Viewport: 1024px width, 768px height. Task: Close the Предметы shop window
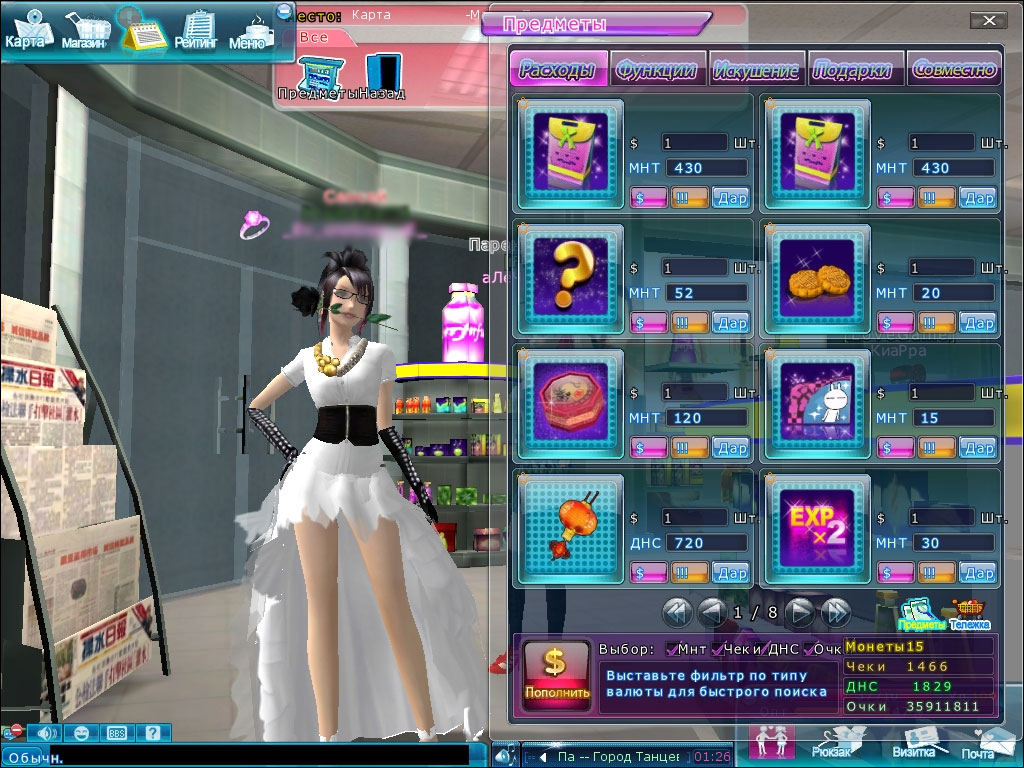pos(988,20)
